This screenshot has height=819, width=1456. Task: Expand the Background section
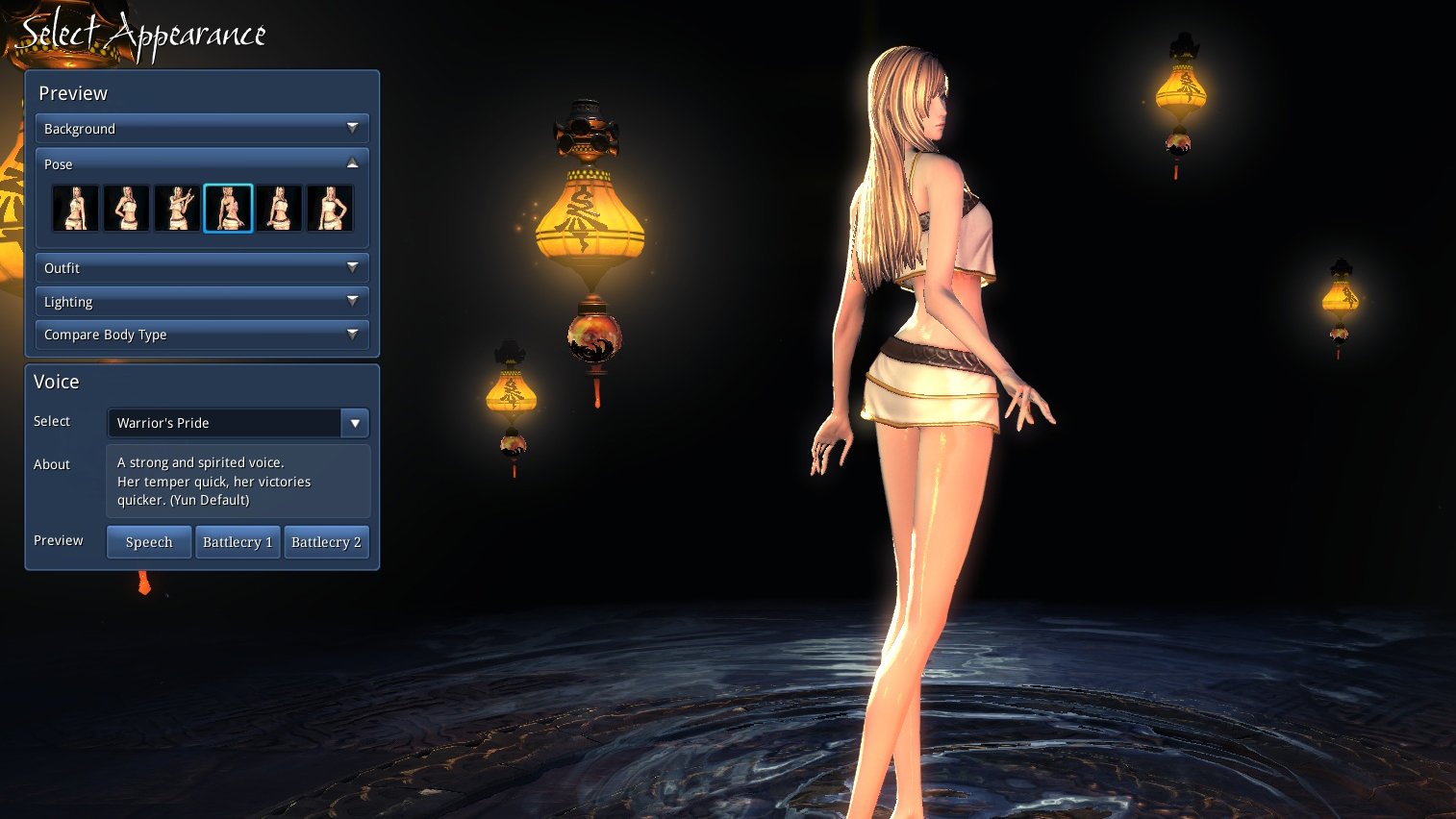point(202,128)
